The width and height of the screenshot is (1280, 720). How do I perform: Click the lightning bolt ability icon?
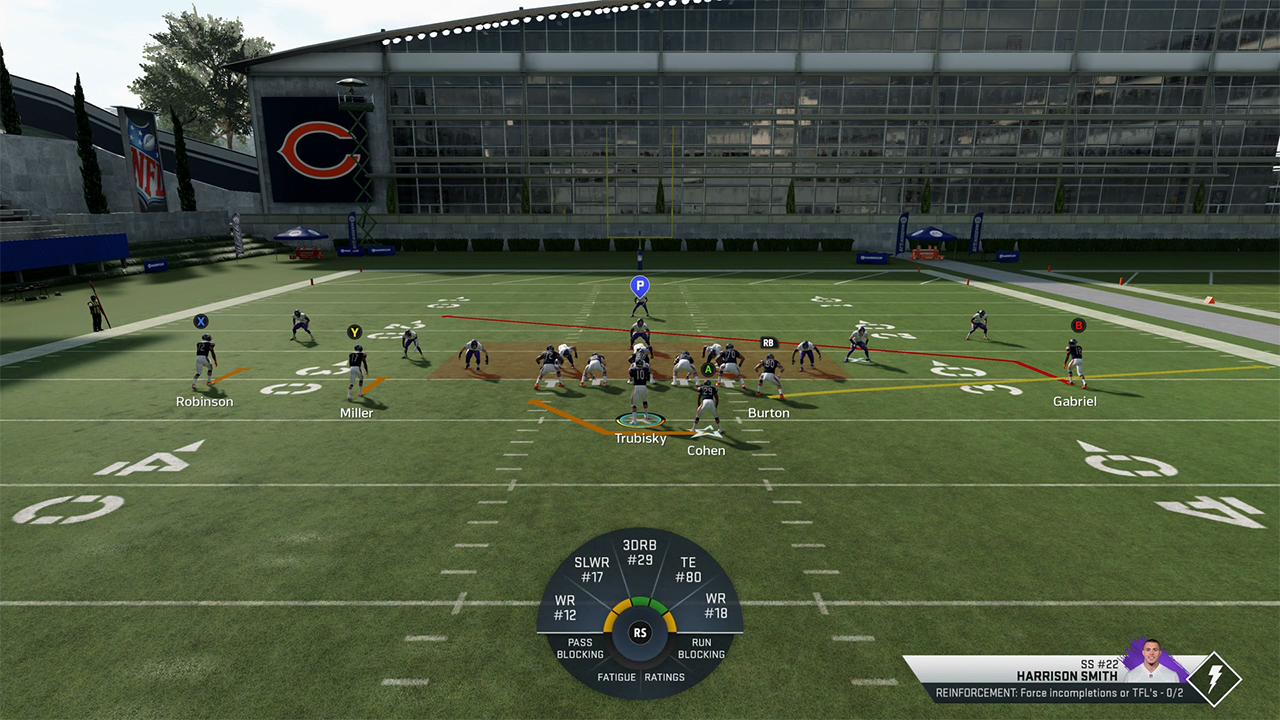[1214, 679]
